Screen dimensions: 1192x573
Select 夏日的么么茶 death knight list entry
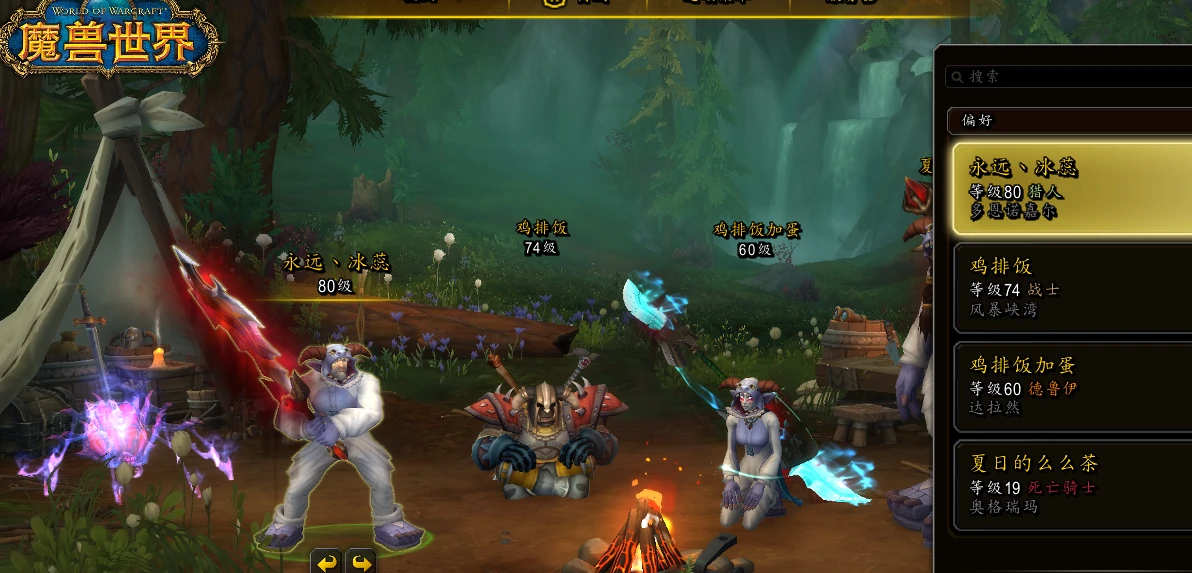click(x=1071, y=484)
